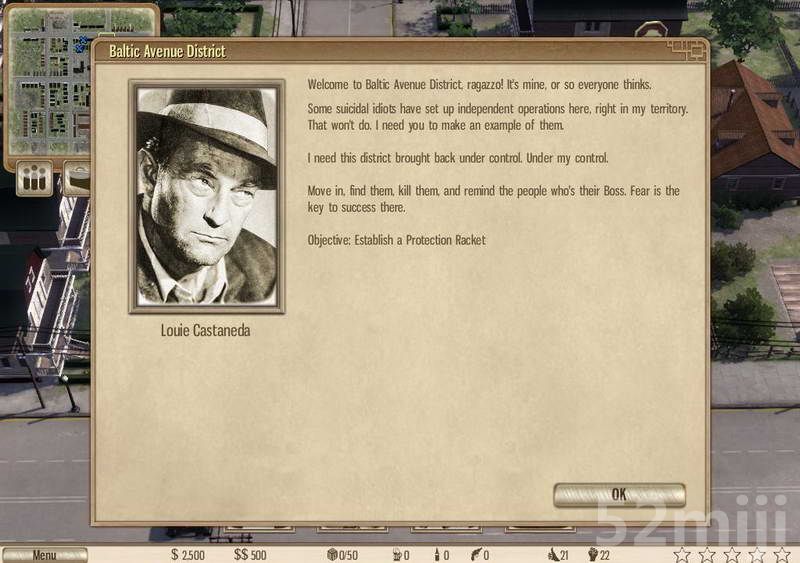800x563 pixels.
Task: Open the Menu button in the bottom bar
Action: [x=44, y=555]
